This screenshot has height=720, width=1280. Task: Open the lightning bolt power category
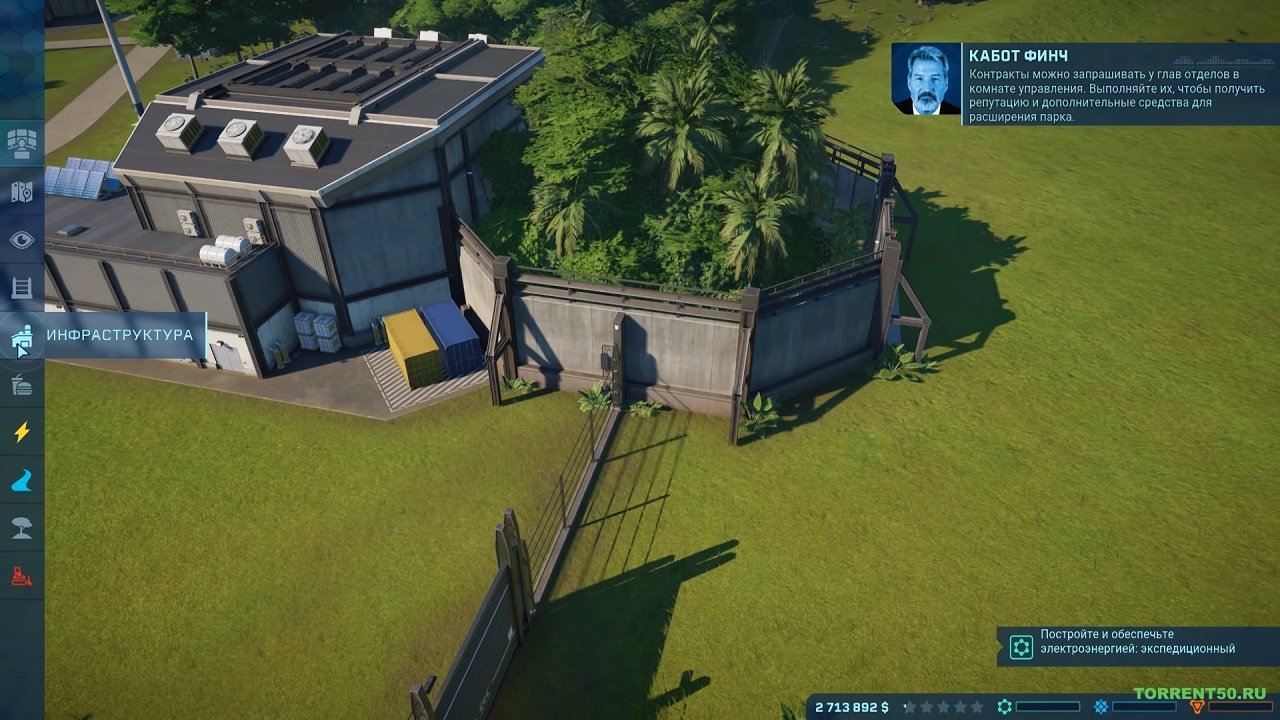pyautogui.click(x=21, y=432)
